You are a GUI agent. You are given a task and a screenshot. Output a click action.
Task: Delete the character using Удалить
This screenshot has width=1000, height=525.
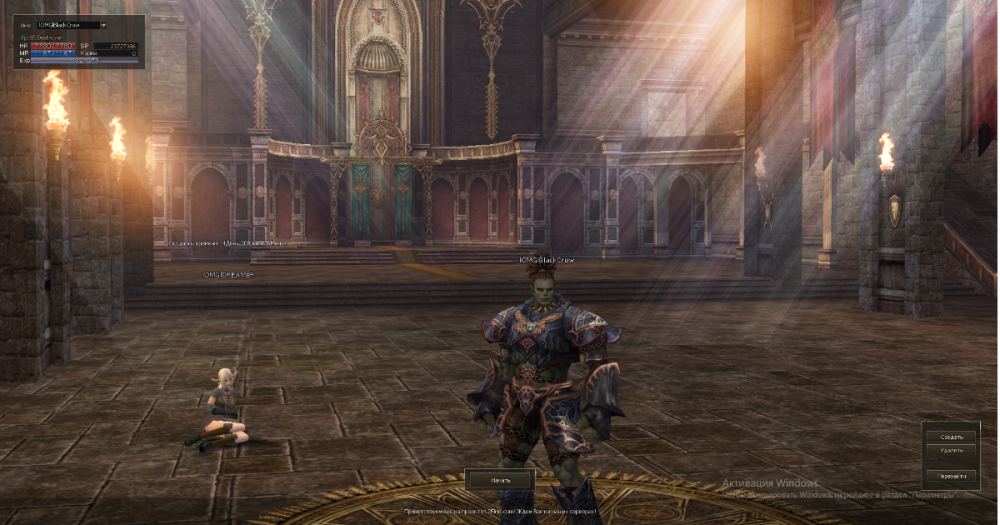point(951,450)
